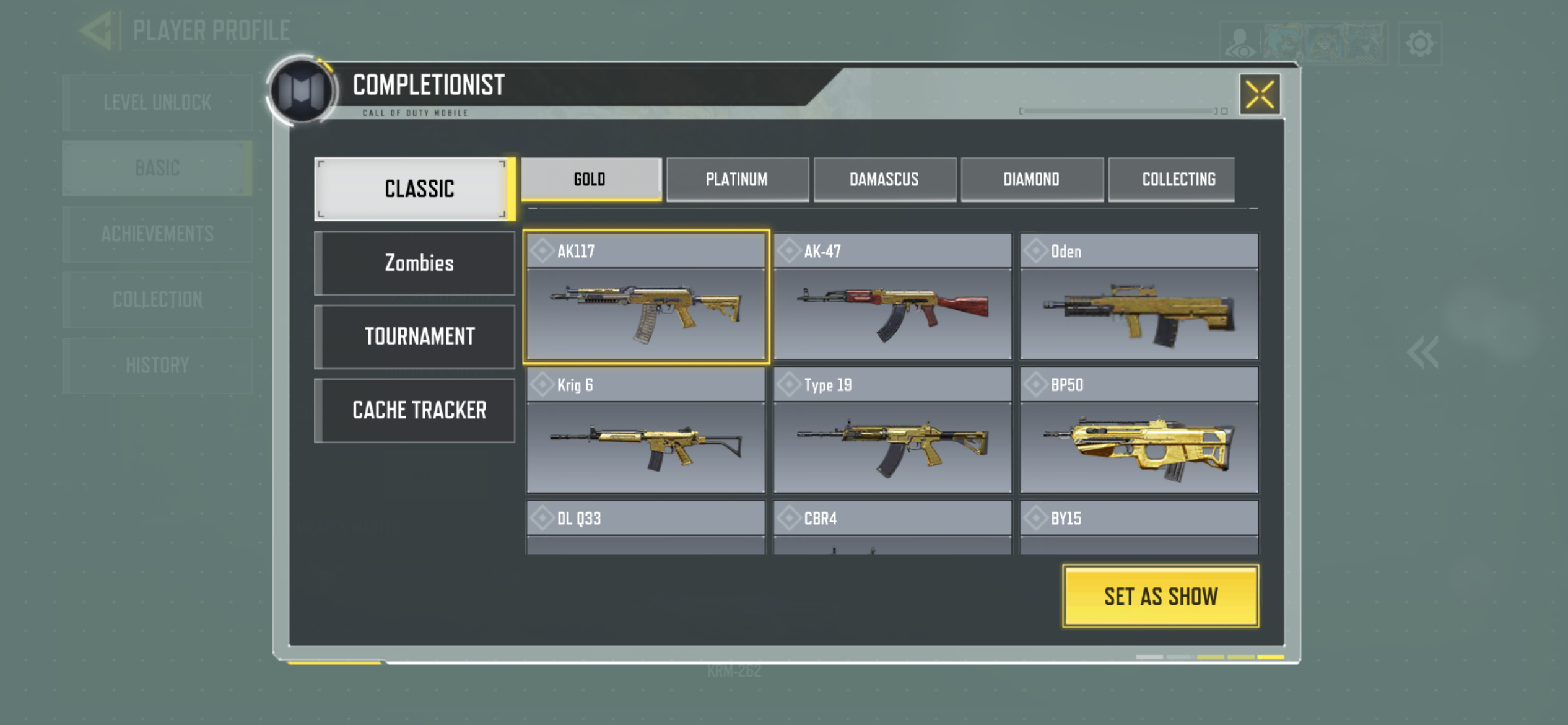Click the Set As Show button
This screenshot has width=1568, height=725.
coord(1161,596)
